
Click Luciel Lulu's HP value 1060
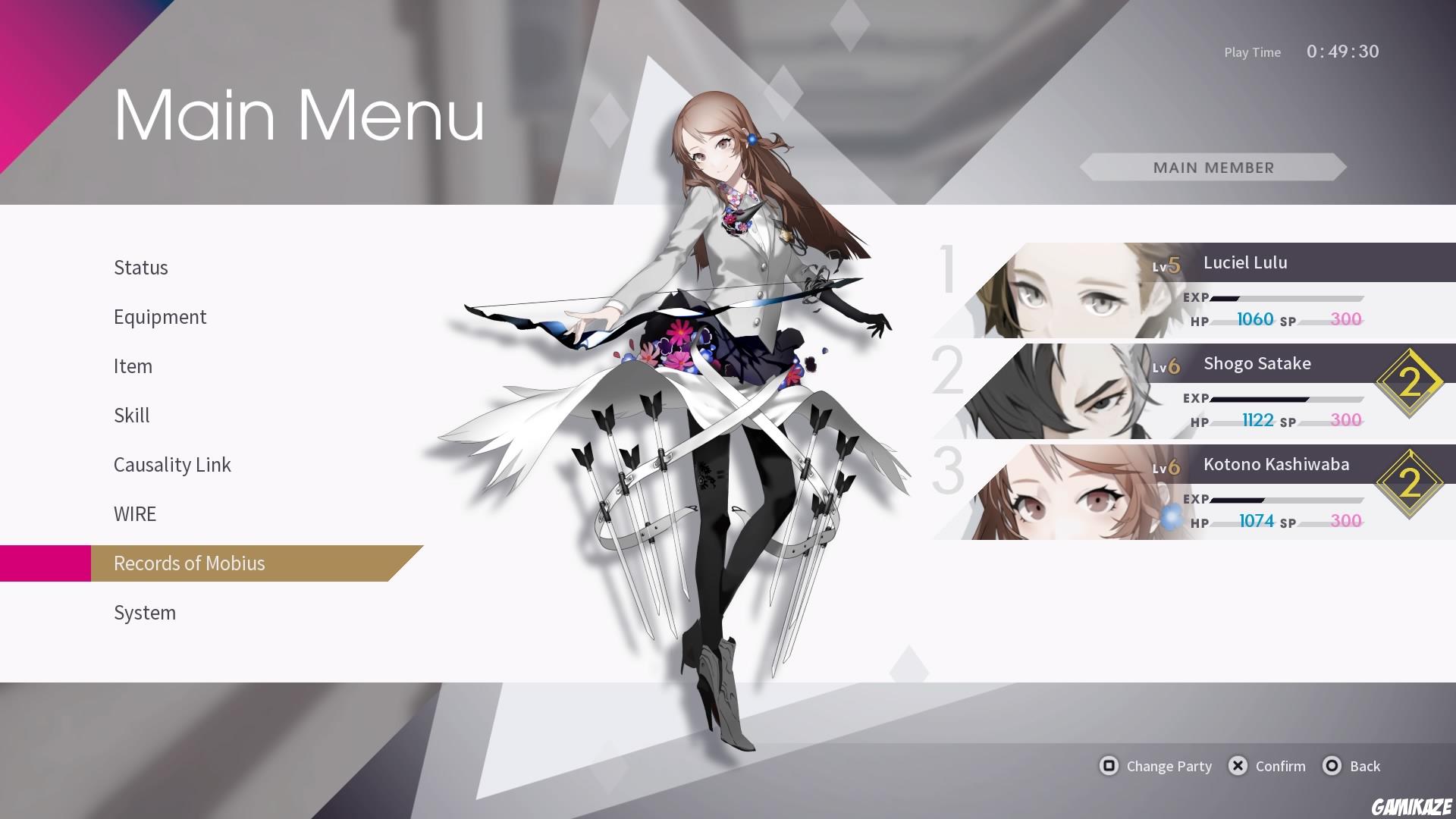(1255, 319)
